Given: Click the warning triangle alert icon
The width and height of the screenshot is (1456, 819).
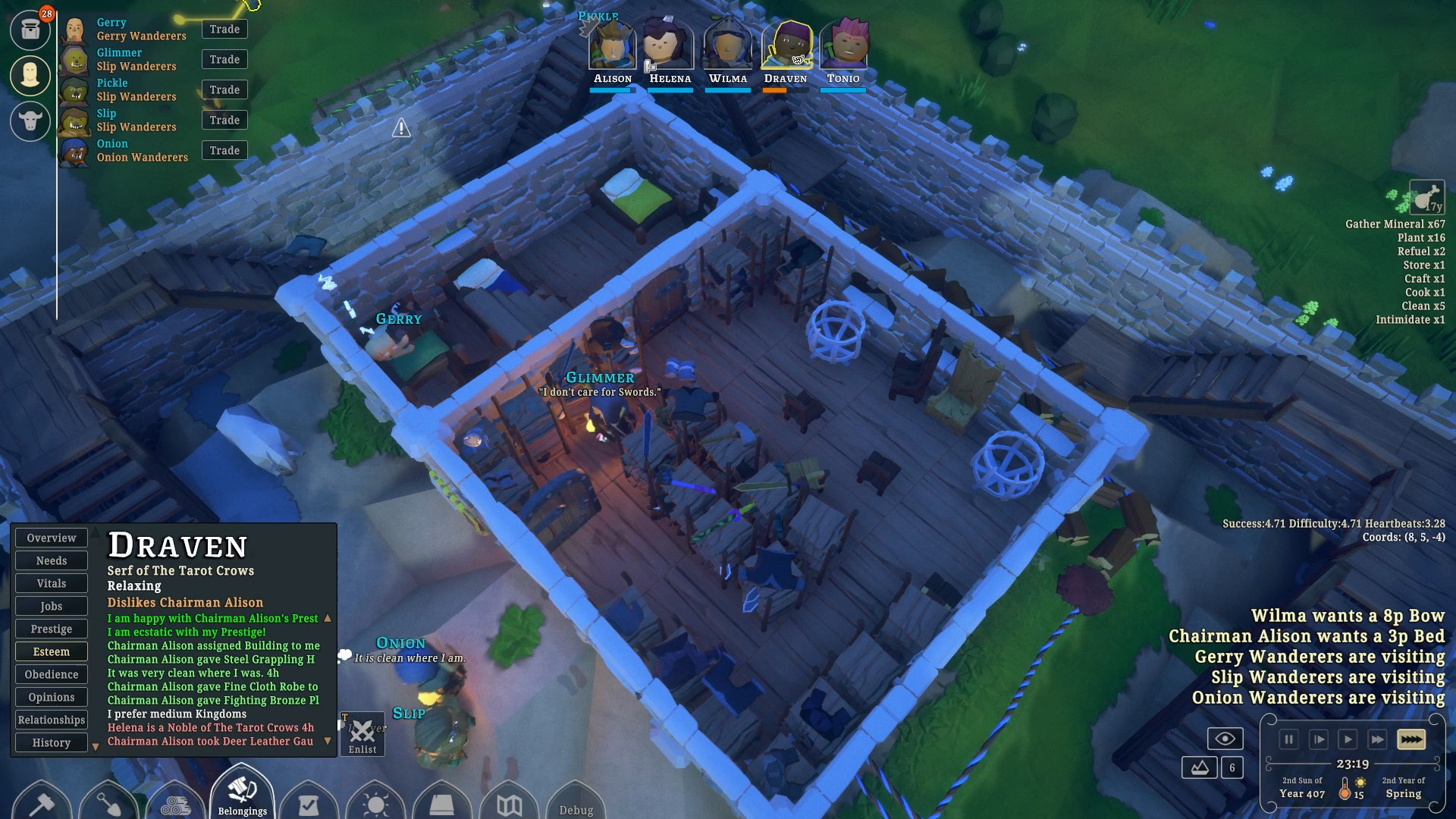Looking at the screenshot, I should tap(401, 128).
